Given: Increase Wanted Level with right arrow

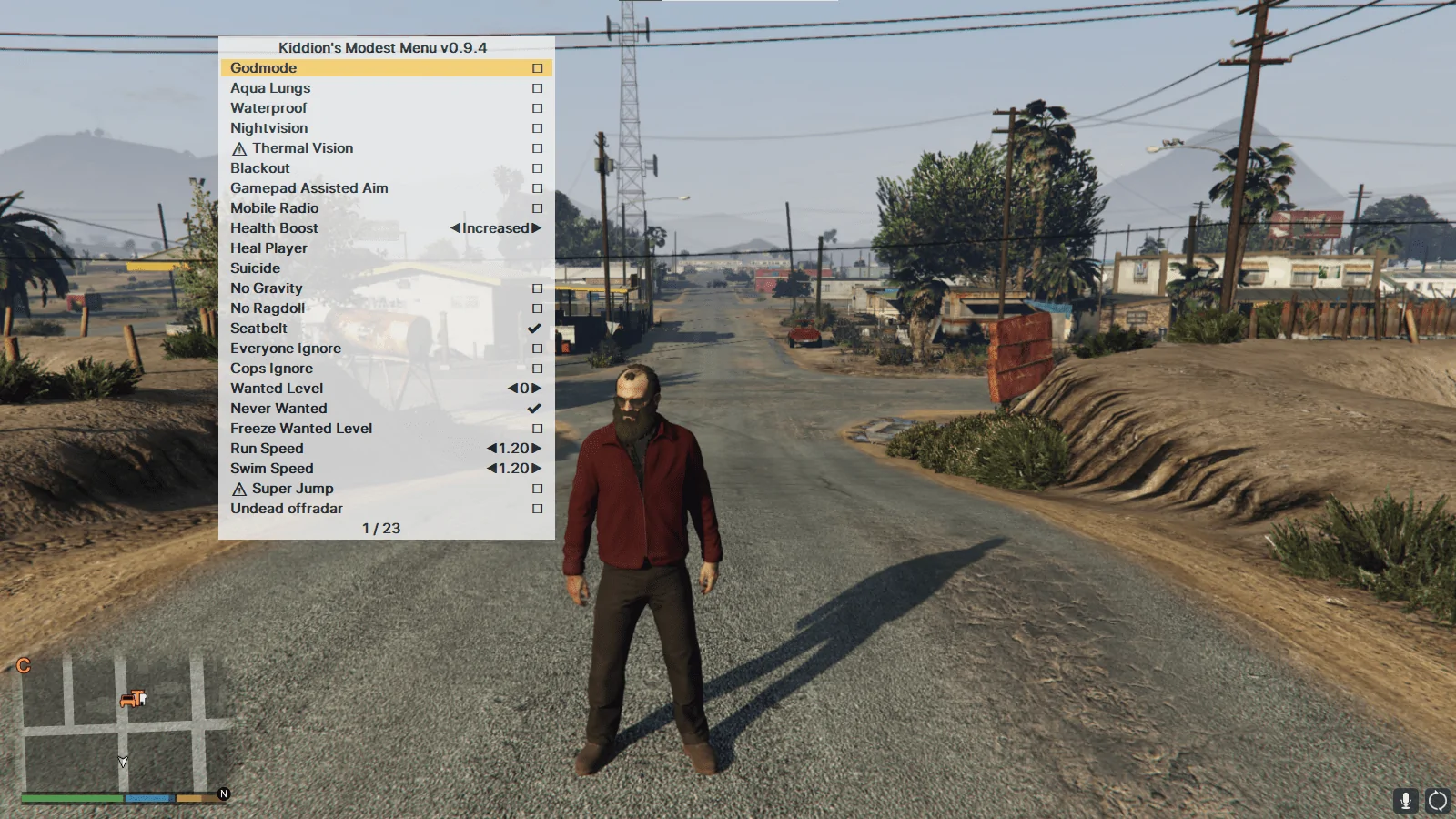Looking at the screenshot, I should coord(537,389).
